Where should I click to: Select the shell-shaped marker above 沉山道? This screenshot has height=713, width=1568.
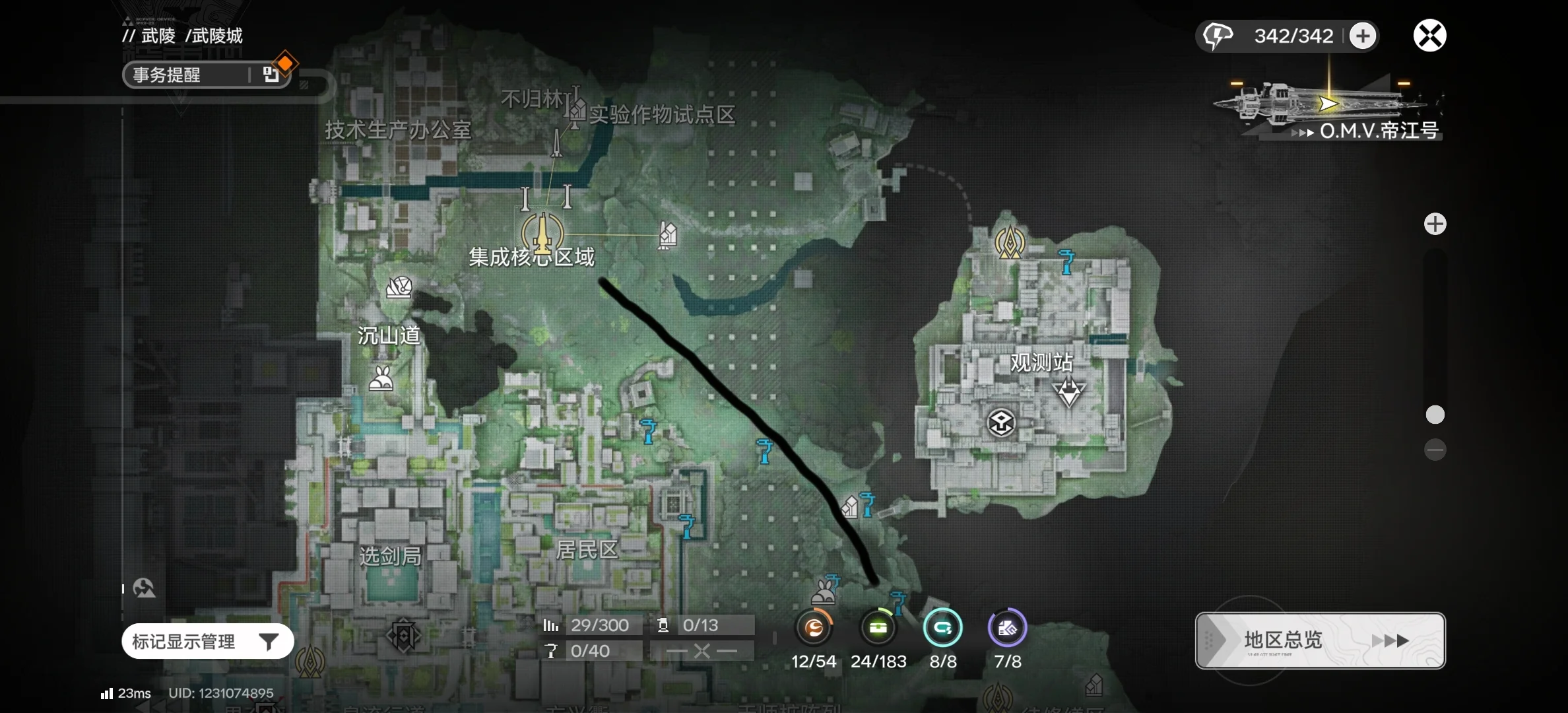coord(399,287)
